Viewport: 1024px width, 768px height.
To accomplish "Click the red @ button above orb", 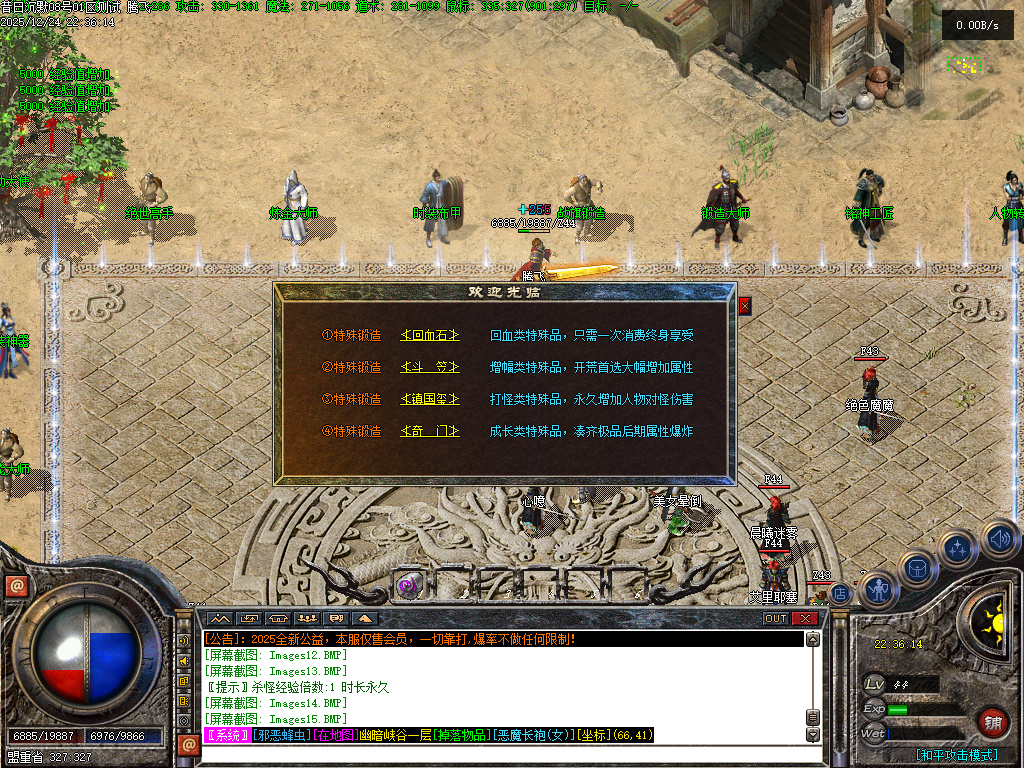I will click(x=15, y=586).
